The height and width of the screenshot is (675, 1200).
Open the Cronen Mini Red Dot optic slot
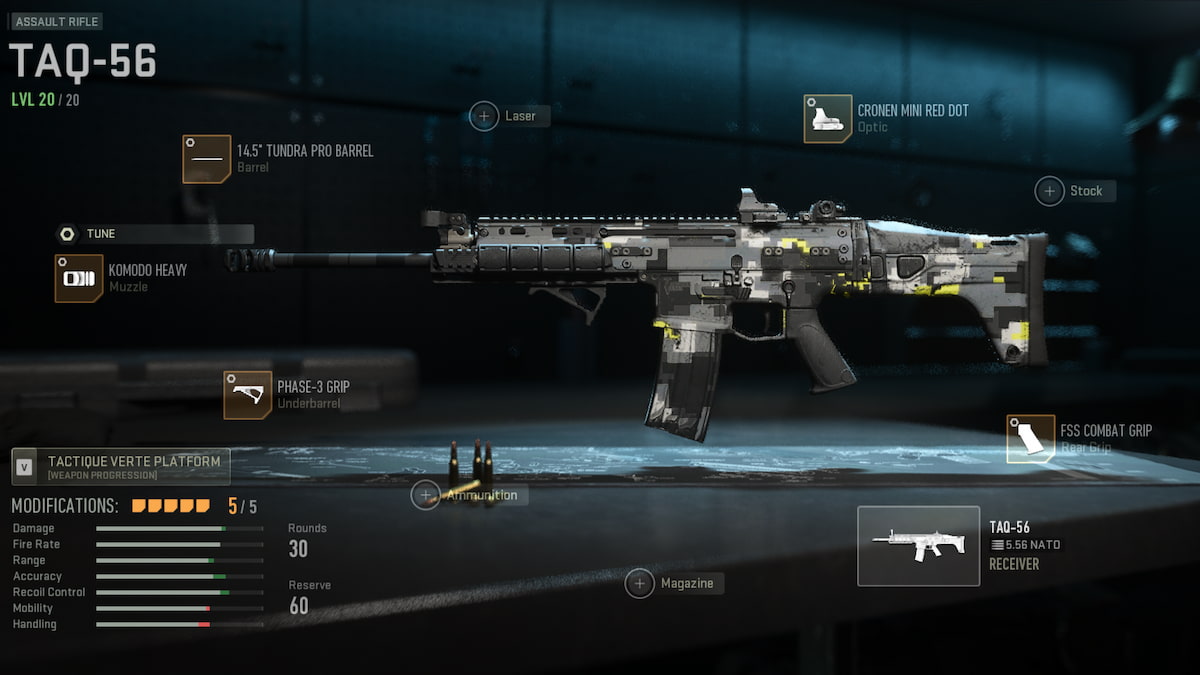[x=828, y=119]
